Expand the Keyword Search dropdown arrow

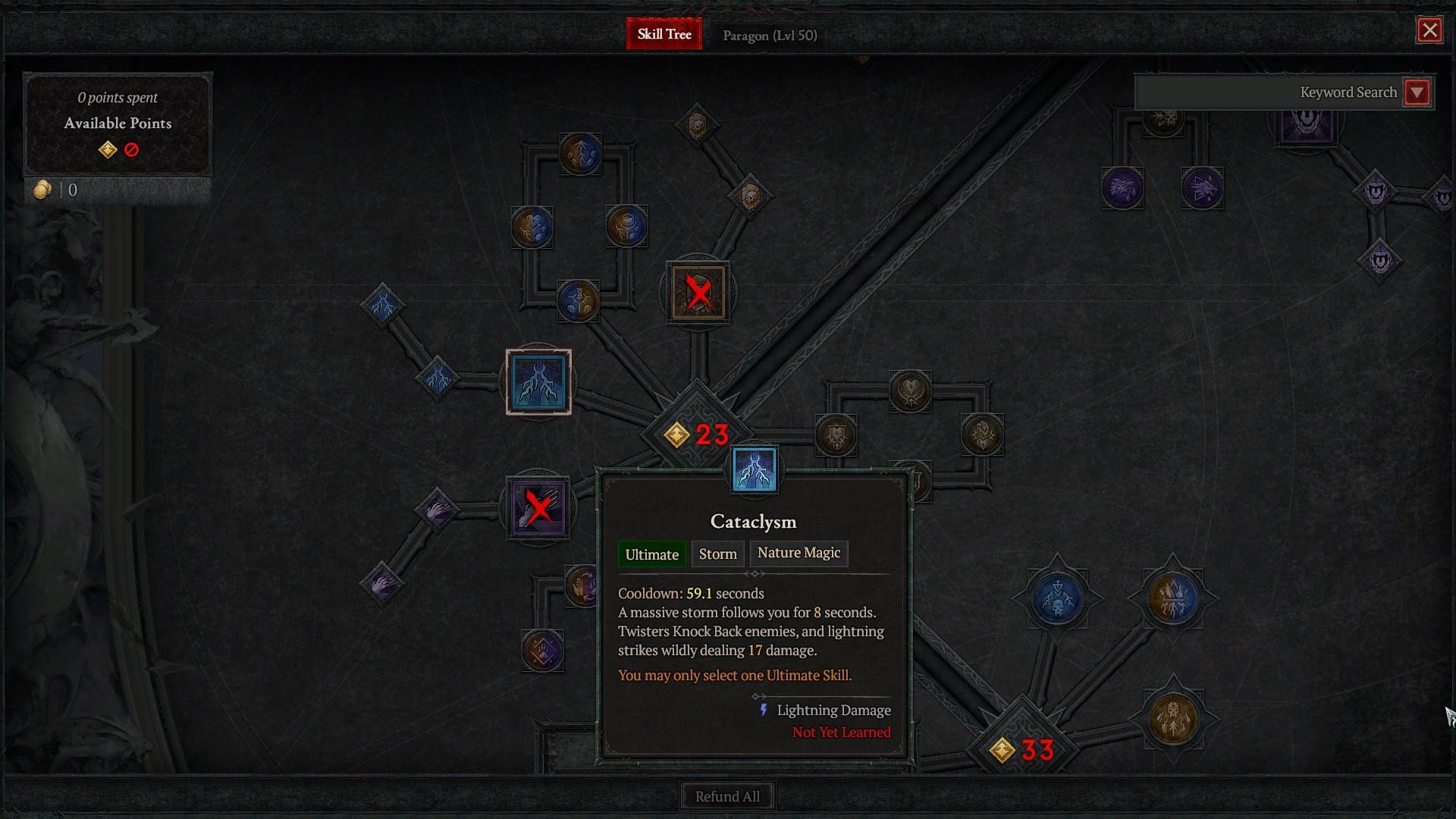(x=1417, y=93)
